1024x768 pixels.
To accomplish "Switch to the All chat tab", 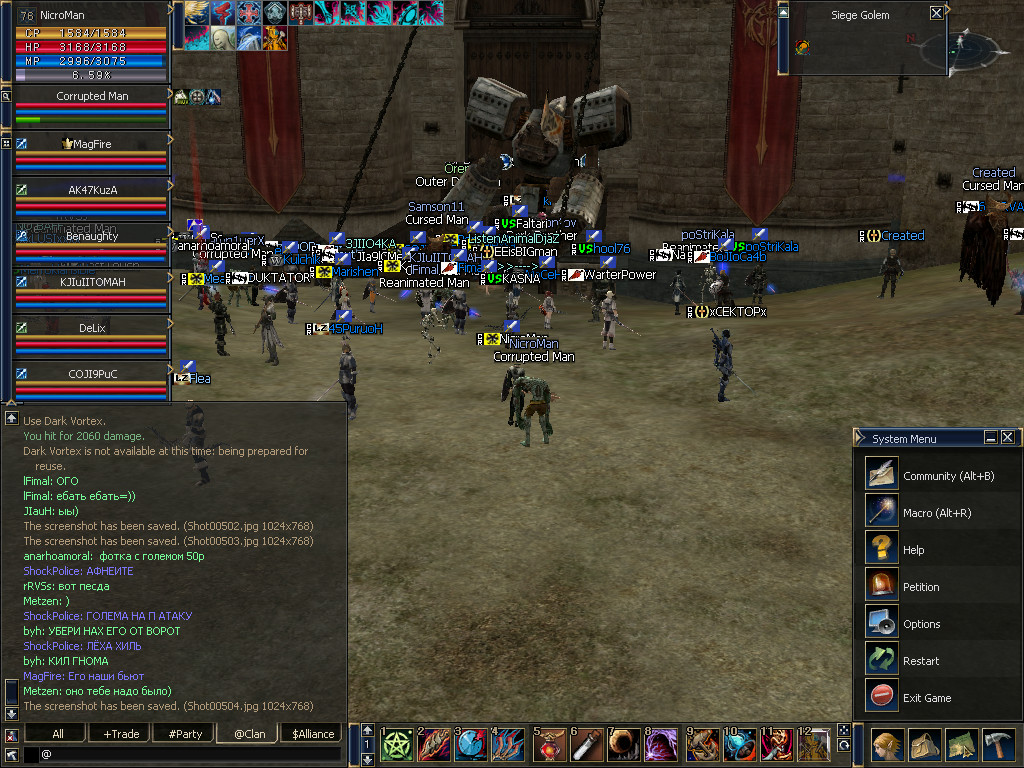I will coord(57,734).
